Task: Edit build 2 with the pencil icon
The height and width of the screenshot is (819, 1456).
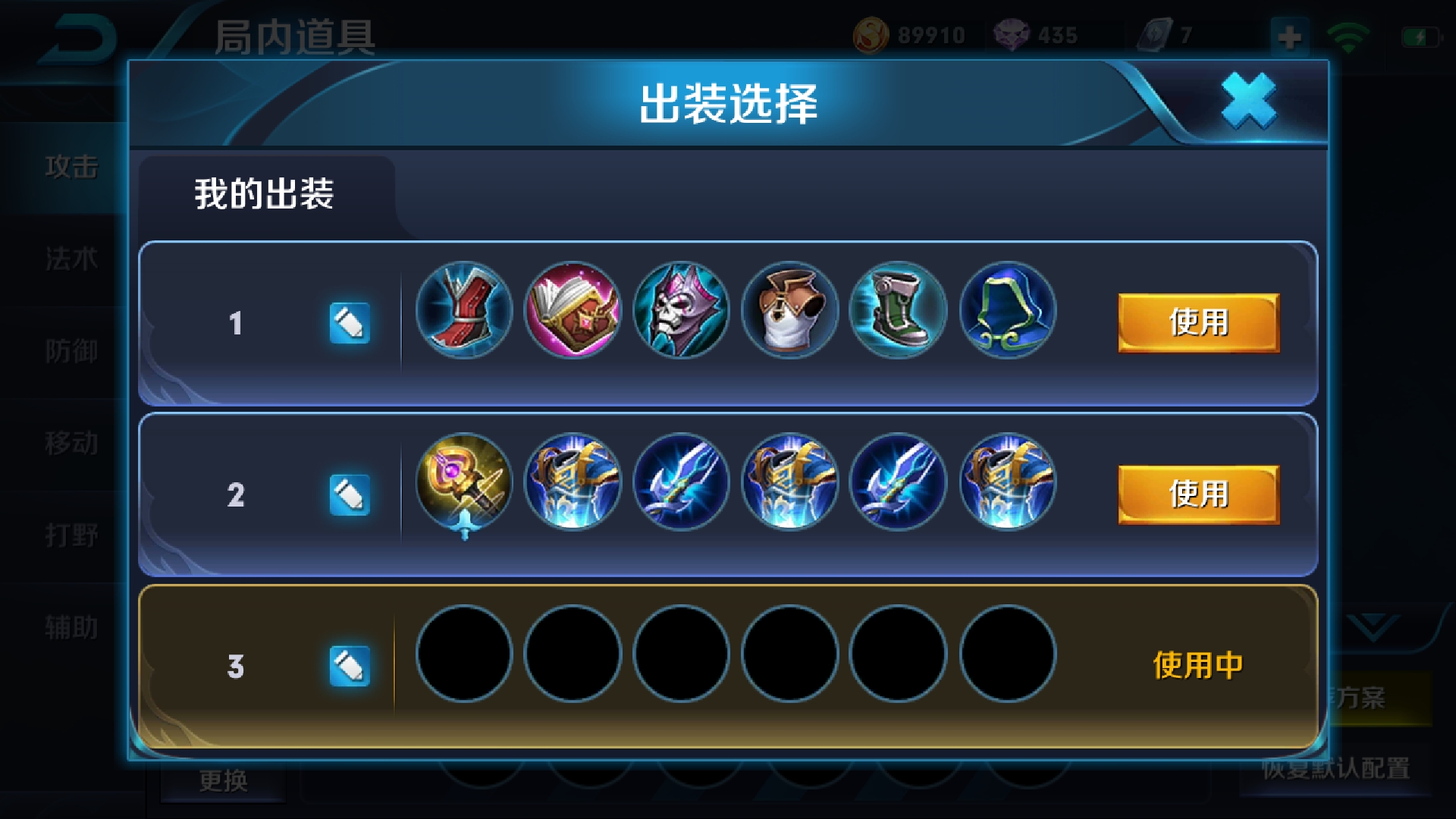Action: pos(349,494)
